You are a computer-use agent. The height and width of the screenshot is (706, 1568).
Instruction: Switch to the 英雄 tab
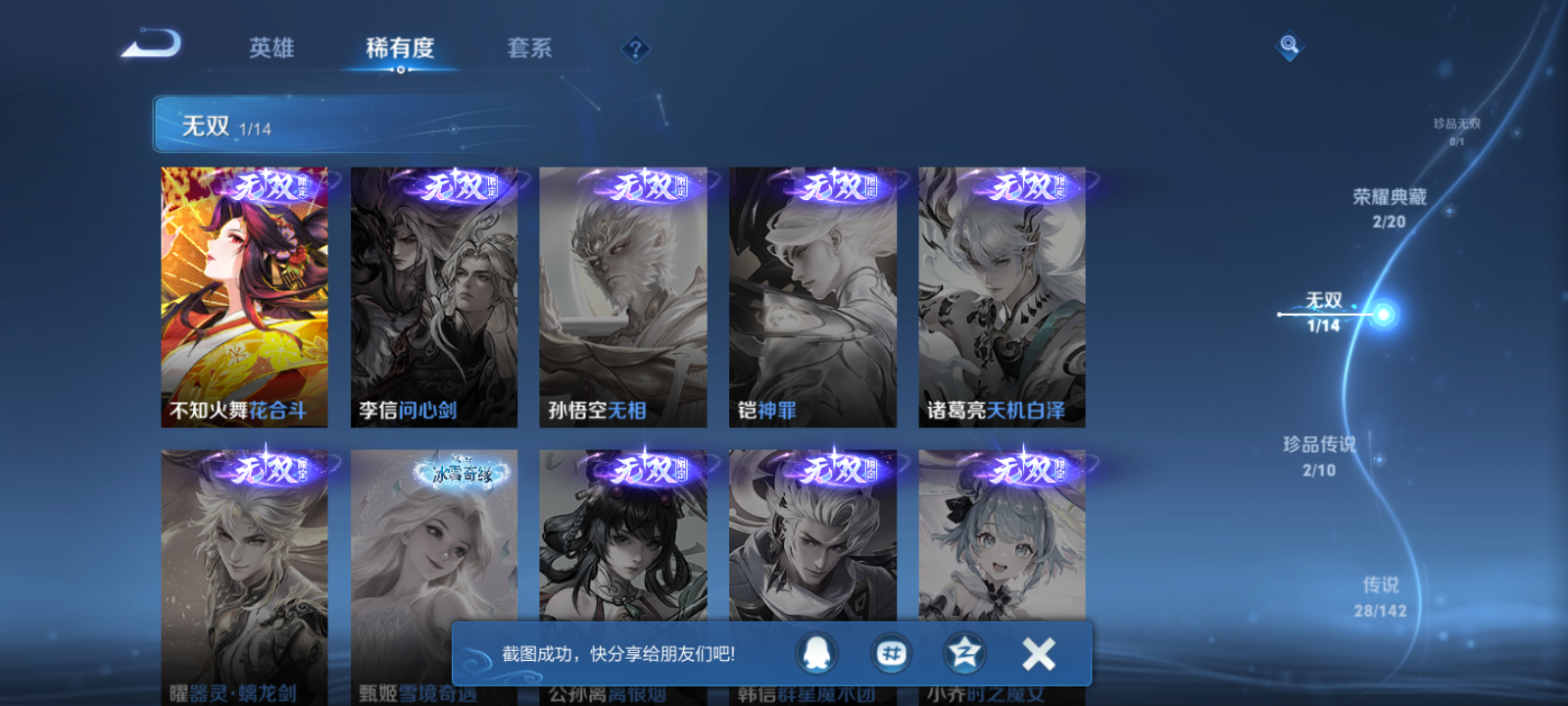coord(272,47)
